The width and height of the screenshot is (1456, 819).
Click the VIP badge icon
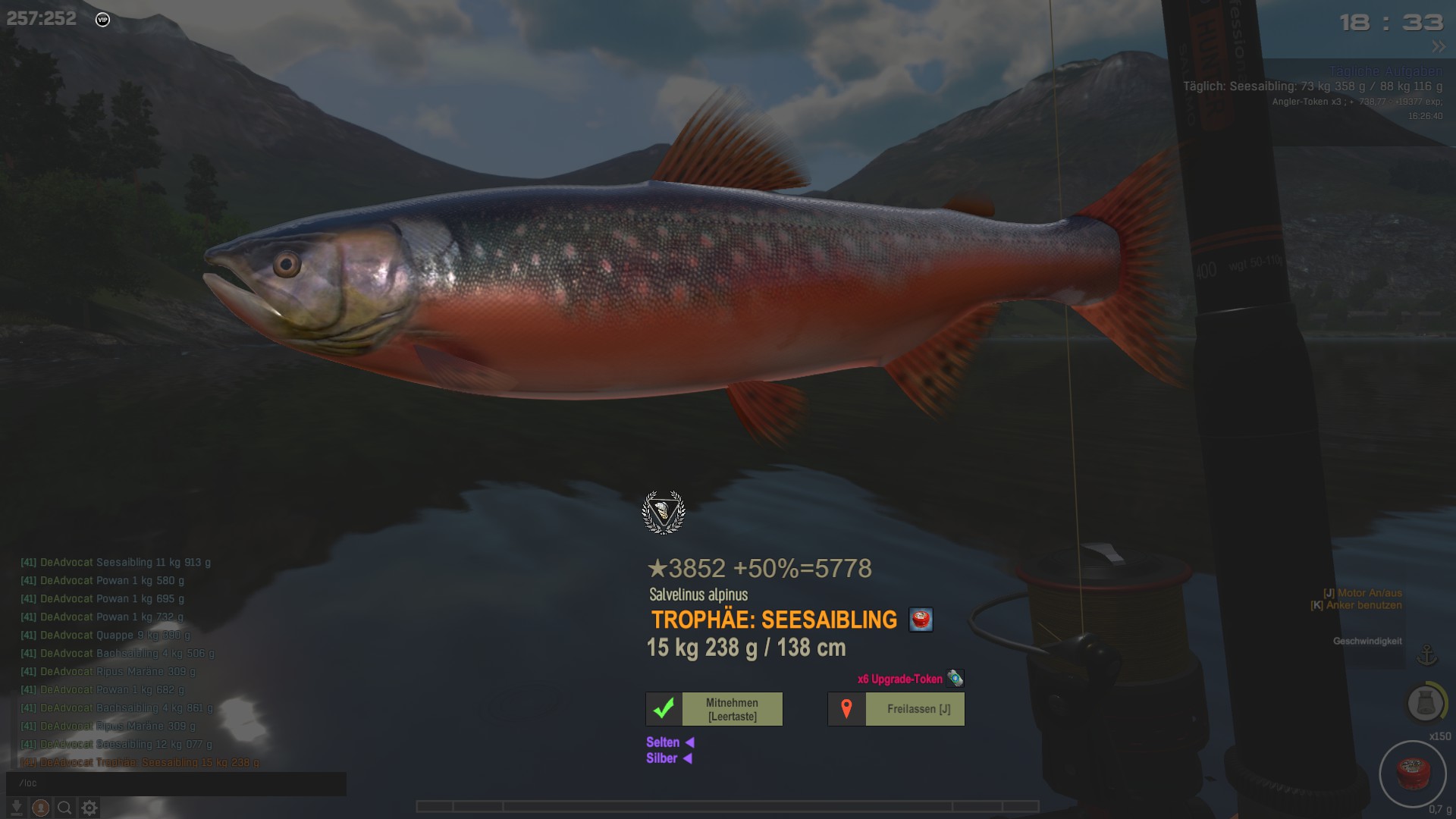click(x=103, y=20)
